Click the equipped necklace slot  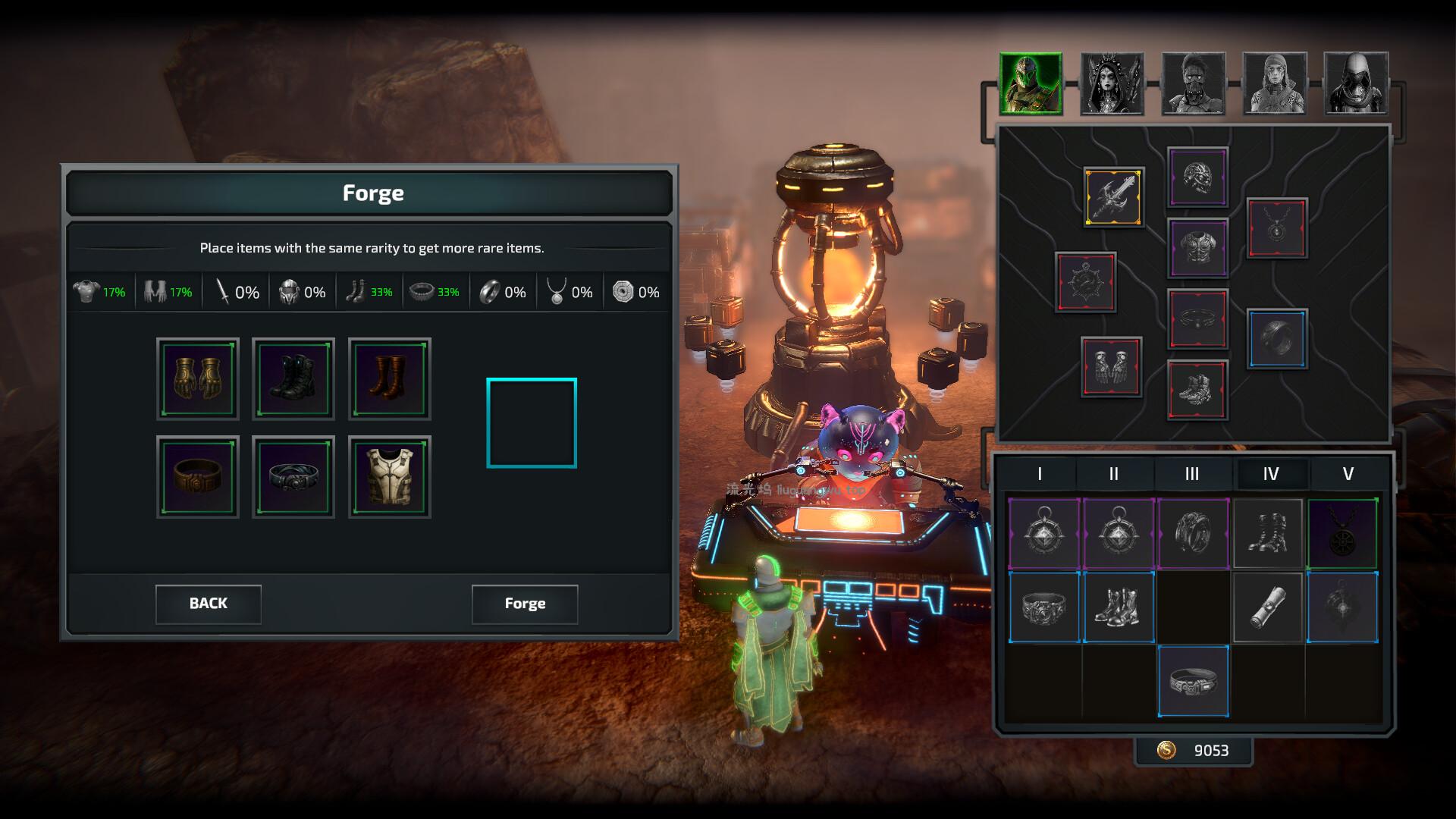click(x=1277, y=227)
